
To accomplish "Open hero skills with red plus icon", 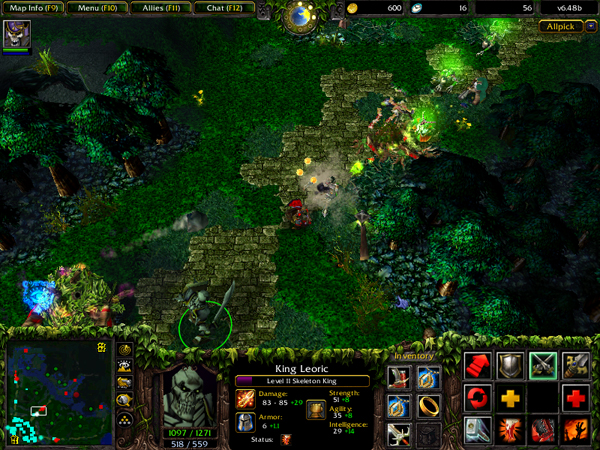I will coord(576,398).
